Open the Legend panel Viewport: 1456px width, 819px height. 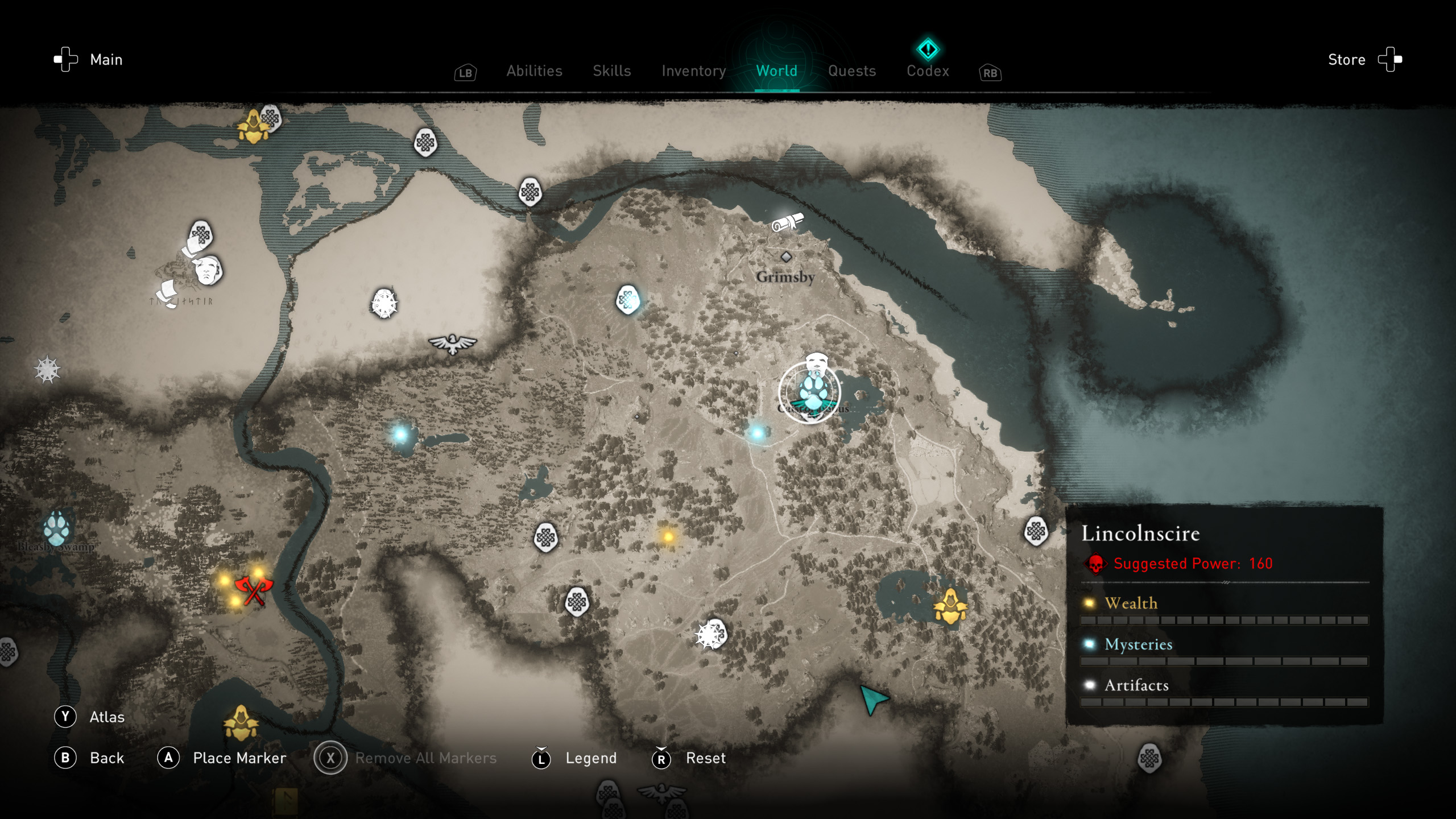[591, 758]
